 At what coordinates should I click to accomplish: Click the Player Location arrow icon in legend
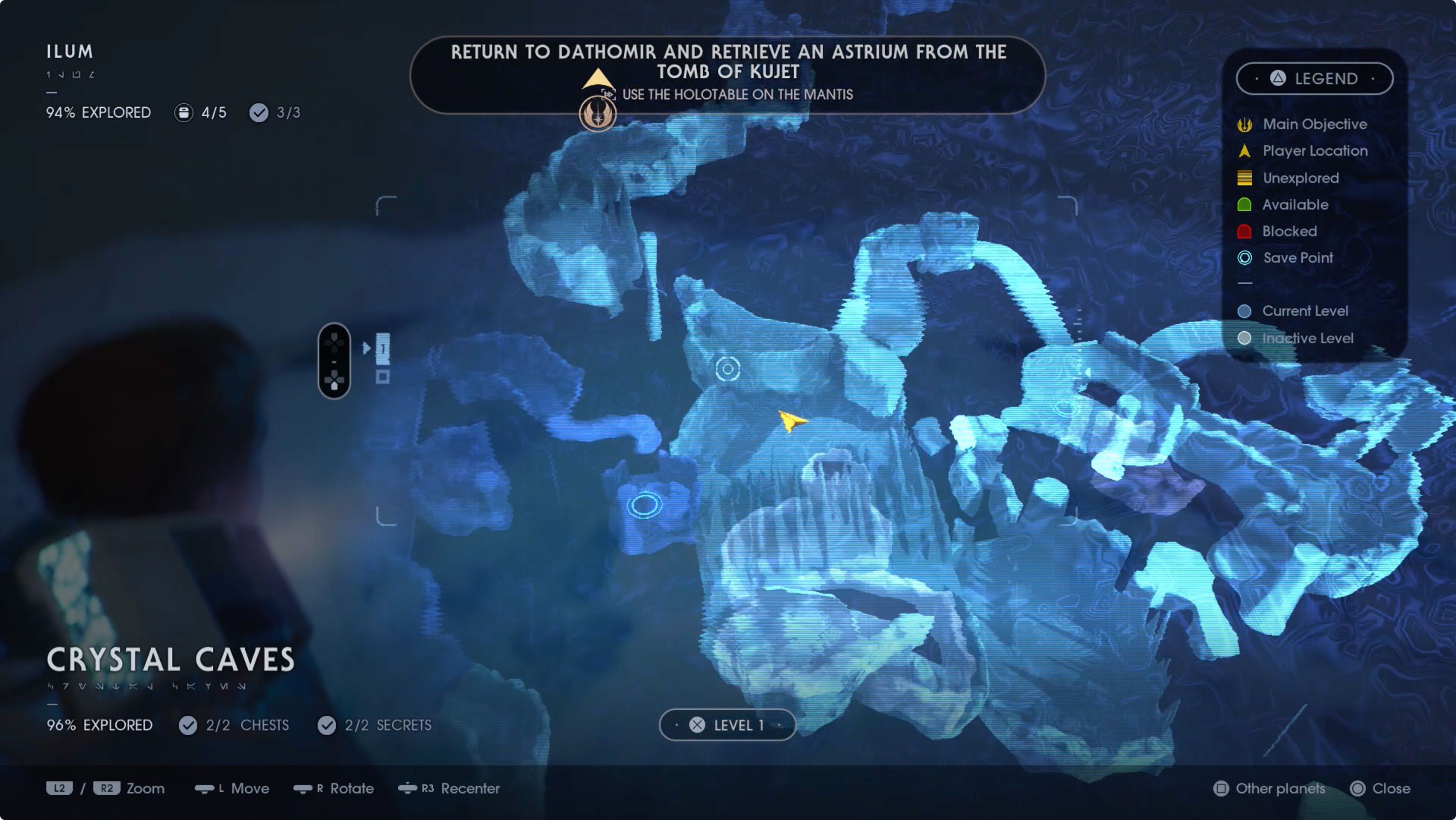point(1245,151)
